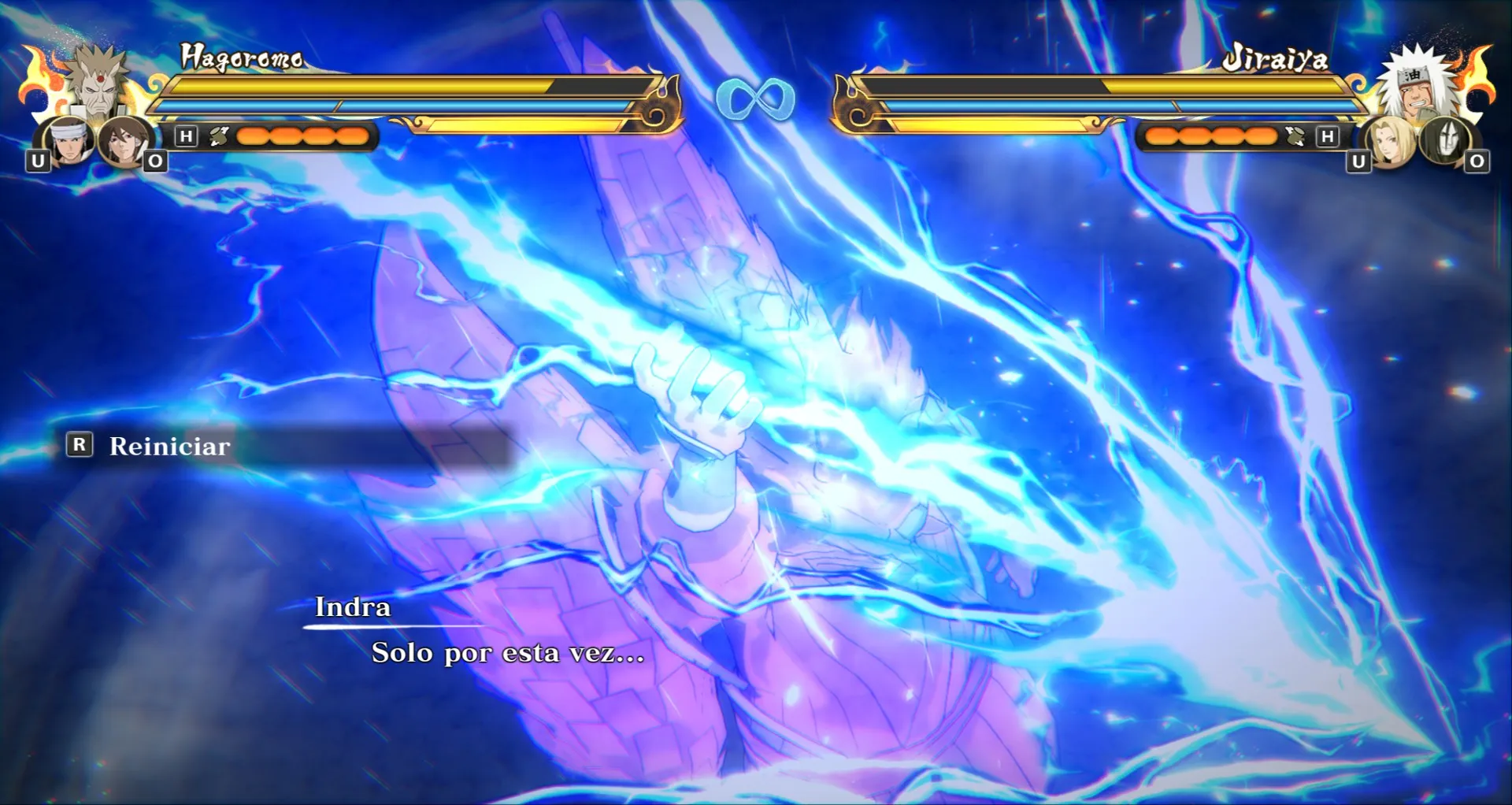Choose the brown-haired support character portrait

[124, 141]
